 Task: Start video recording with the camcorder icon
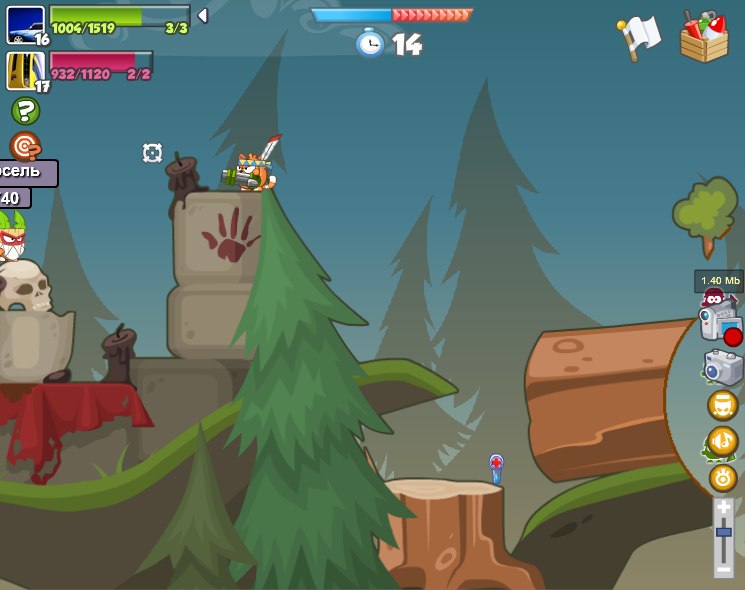click(721, 324)
